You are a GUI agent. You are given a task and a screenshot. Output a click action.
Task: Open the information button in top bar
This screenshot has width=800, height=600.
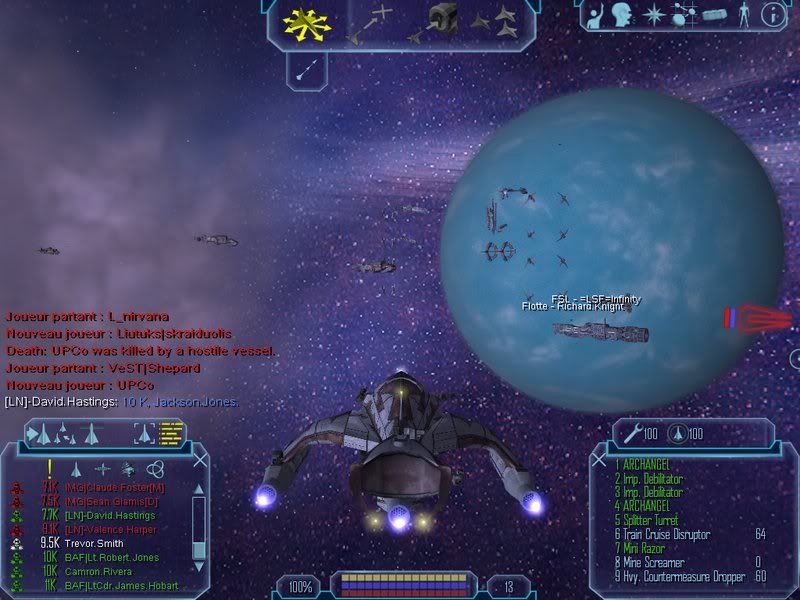[x=772, y=14]
